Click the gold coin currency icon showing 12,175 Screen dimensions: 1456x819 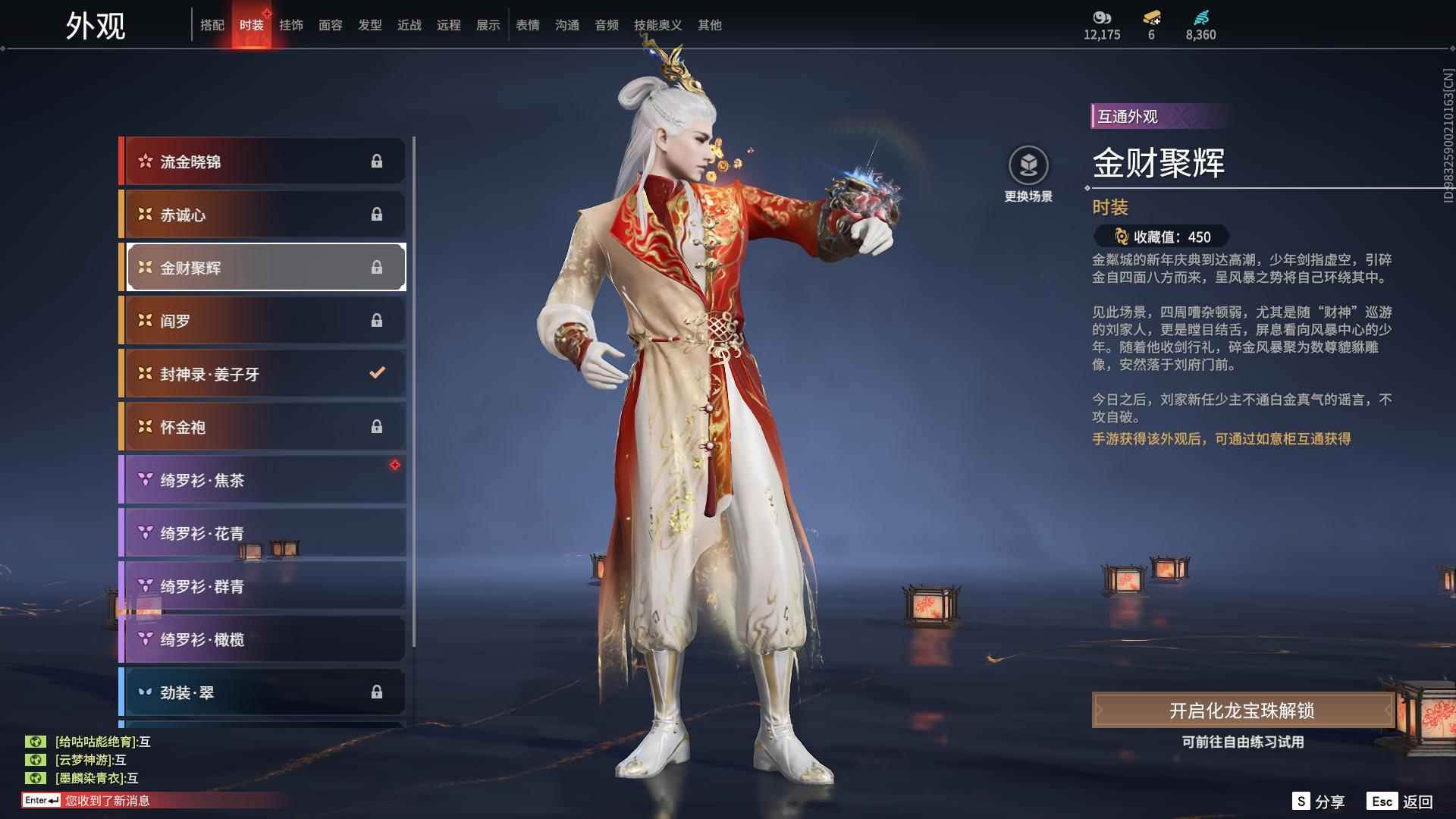(x=1102, y=17)
